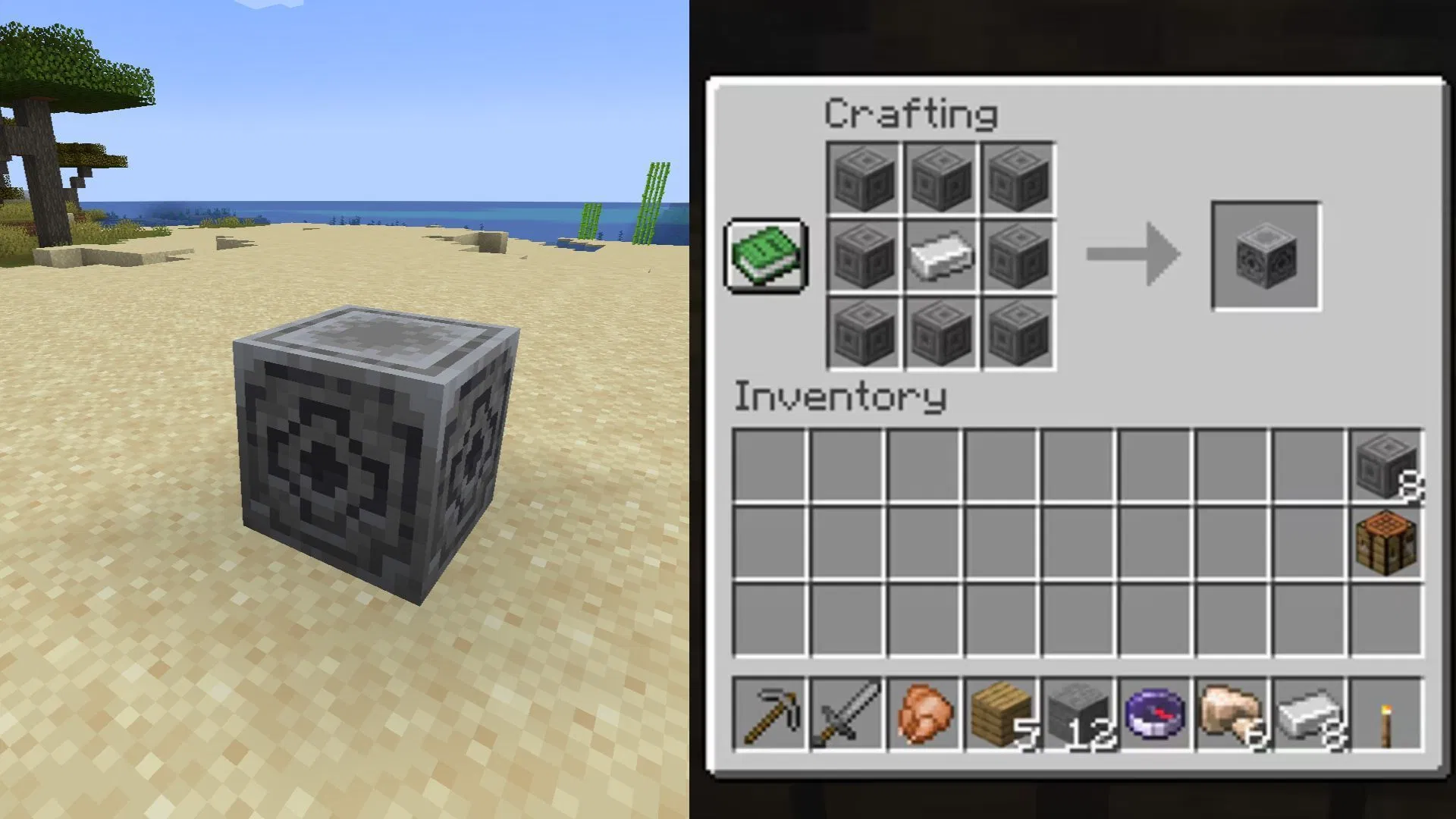Take the lodestone from the crafting output slot
The width and height of the screenshot is (1456, 819).
point(1265,255)
